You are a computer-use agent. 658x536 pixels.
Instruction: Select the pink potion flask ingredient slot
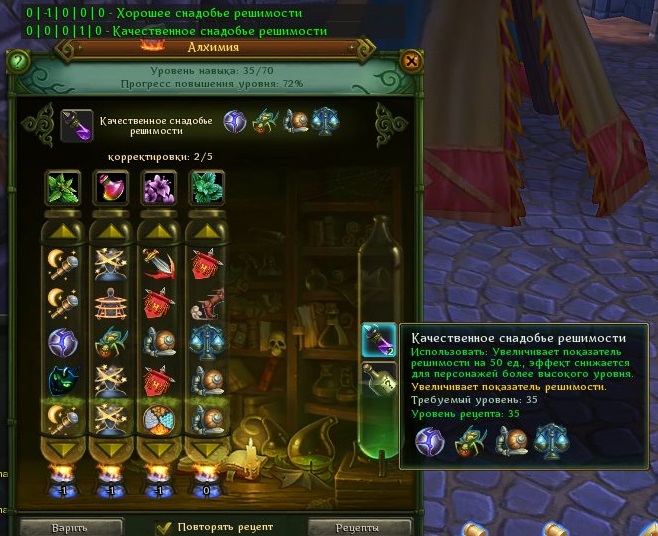[110, 187]
